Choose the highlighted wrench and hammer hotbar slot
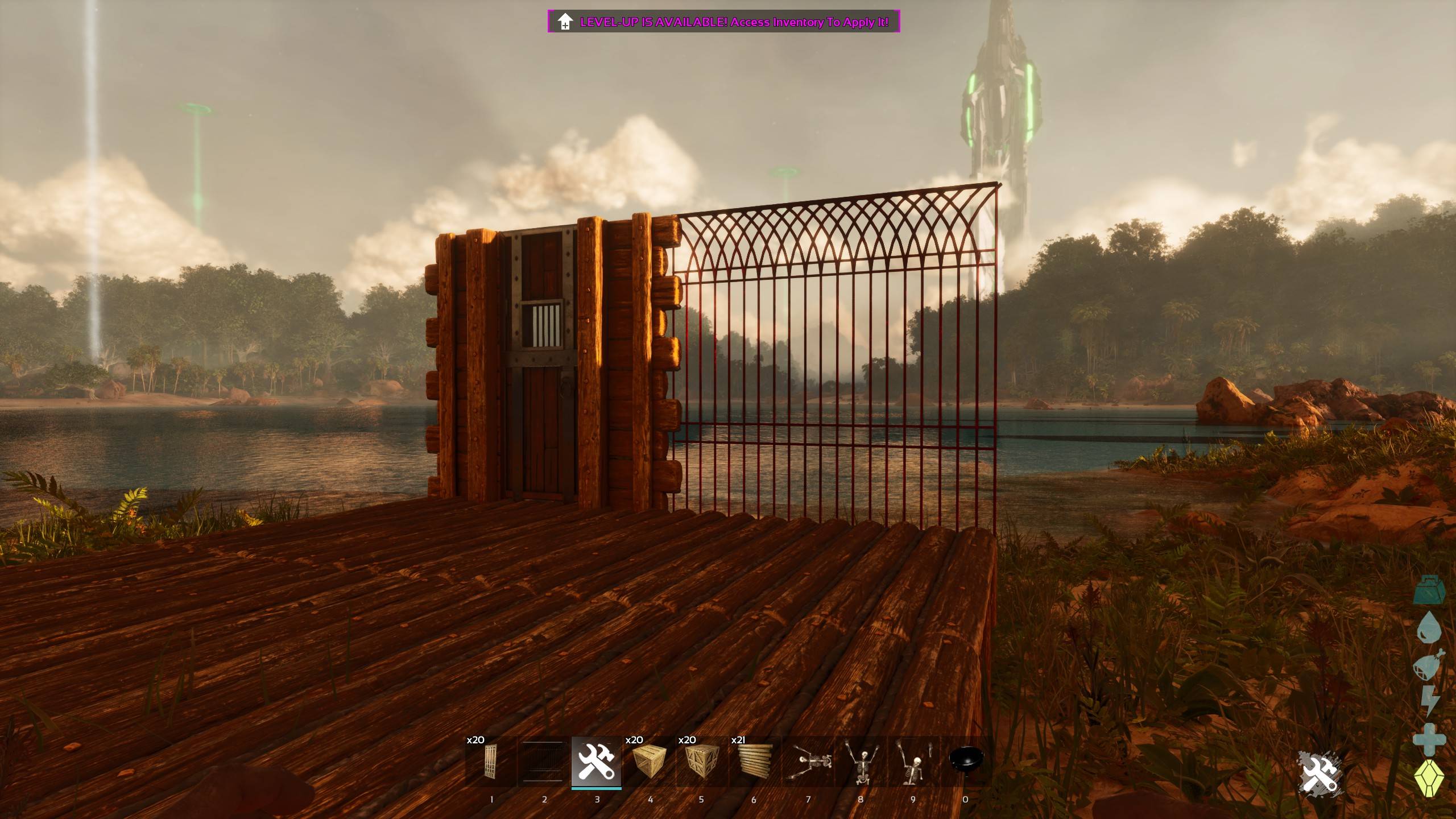The height and width of the screenshot is (819, 1456). click(x=596, y=762)
